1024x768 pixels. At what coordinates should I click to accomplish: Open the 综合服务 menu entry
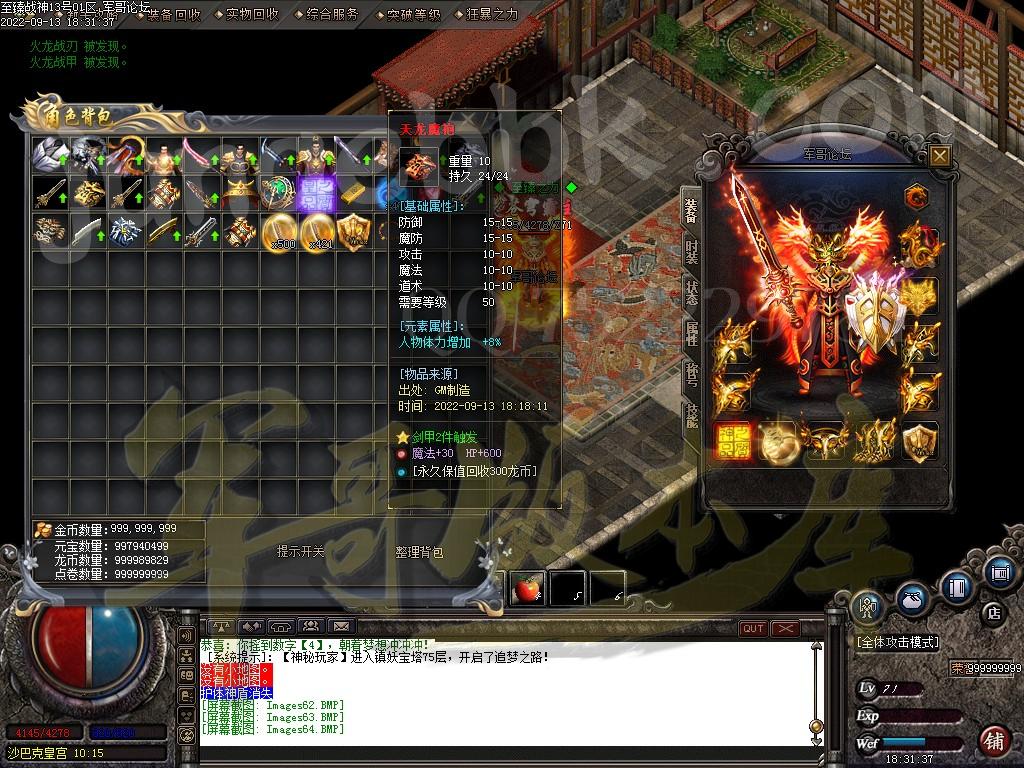point(331,15)
